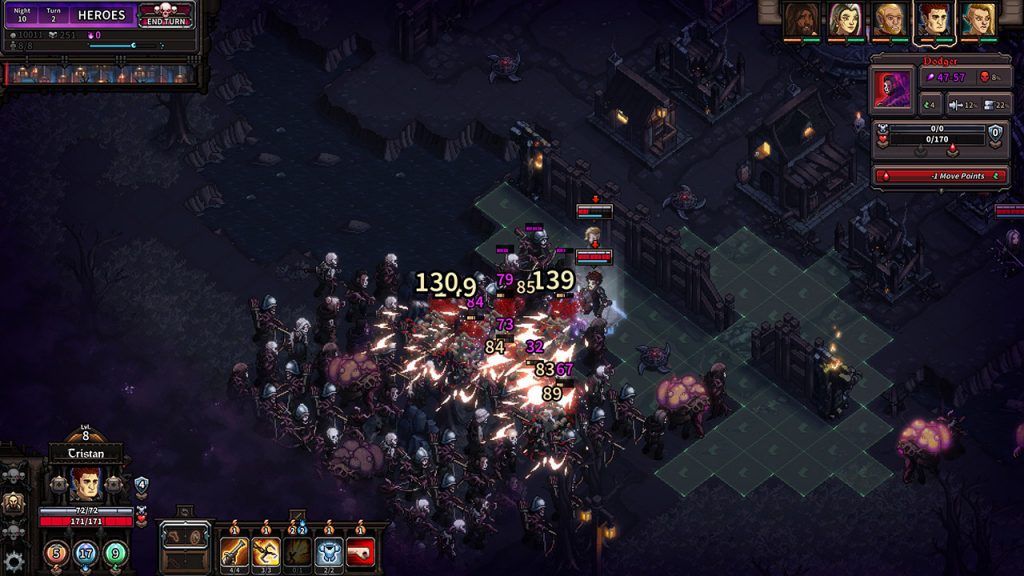
Task: Click the Dodger enemy portrait
Action: click(893, 90)
